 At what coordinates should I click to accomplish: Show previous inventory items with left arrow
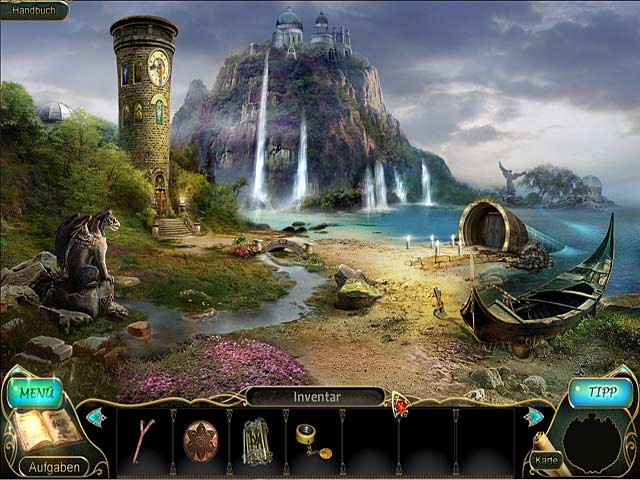96,417
